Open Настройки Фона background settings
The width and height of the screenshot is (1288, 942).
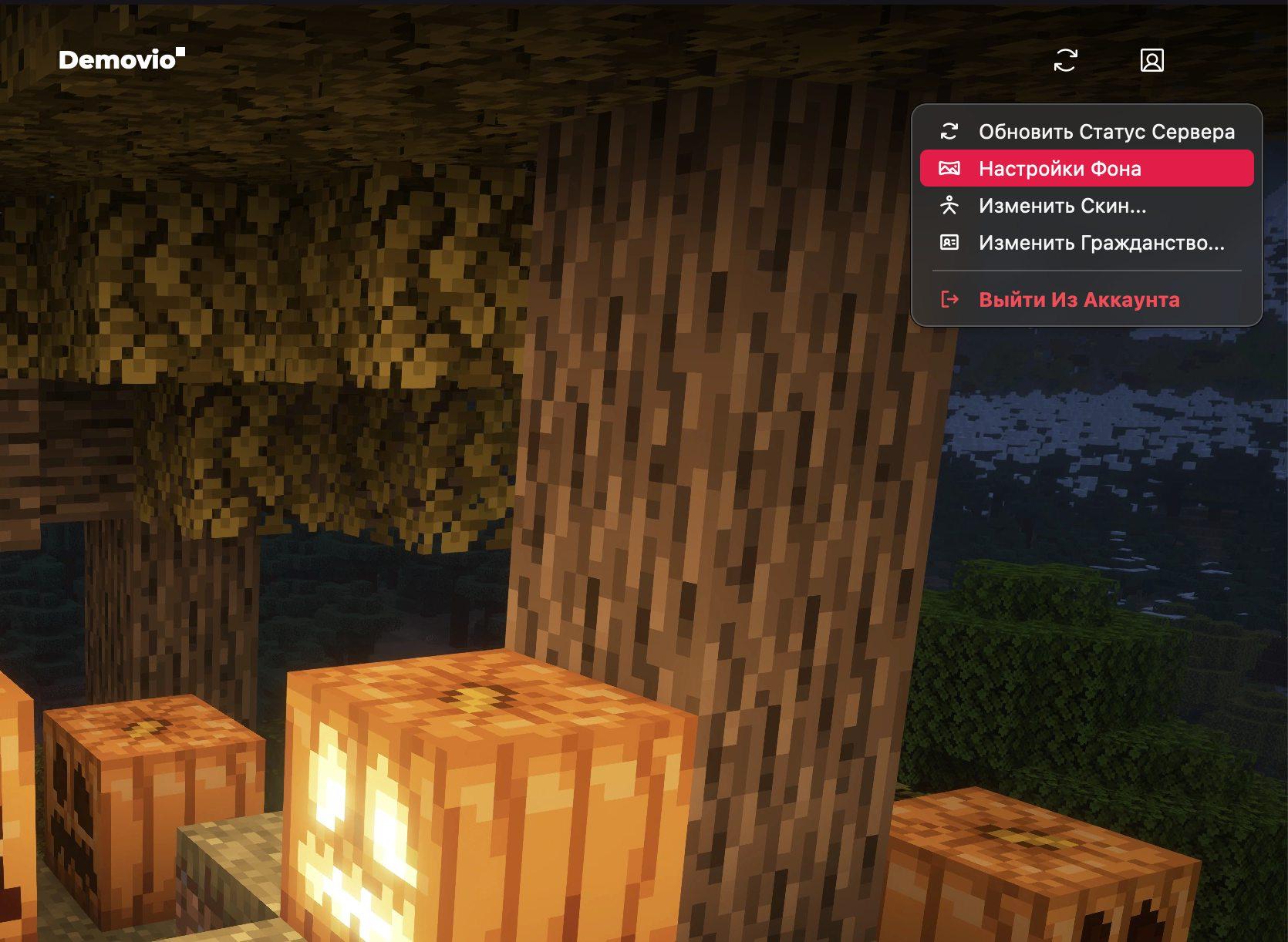pyautogui.click(x=1086, y=169)
